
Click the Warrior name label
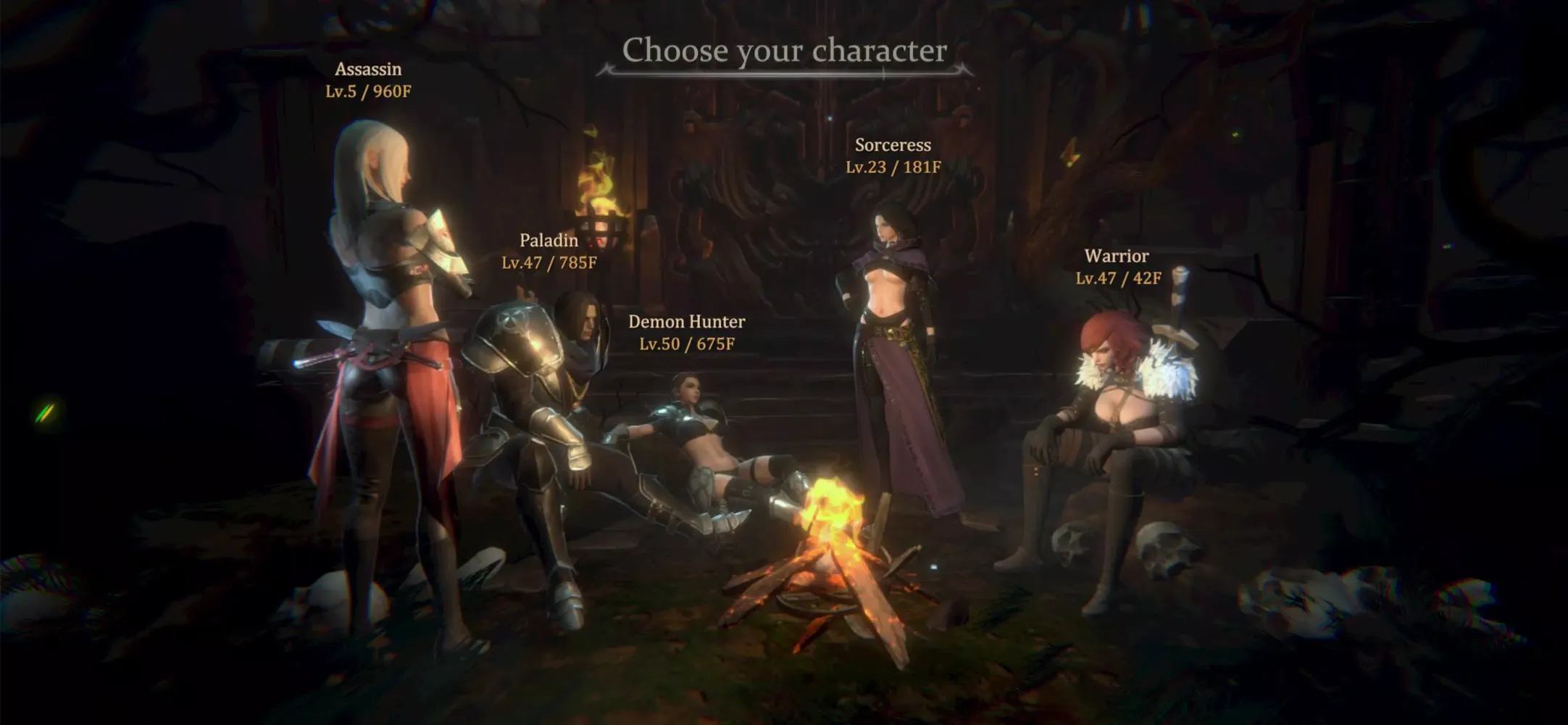[x=1117, y=255]
